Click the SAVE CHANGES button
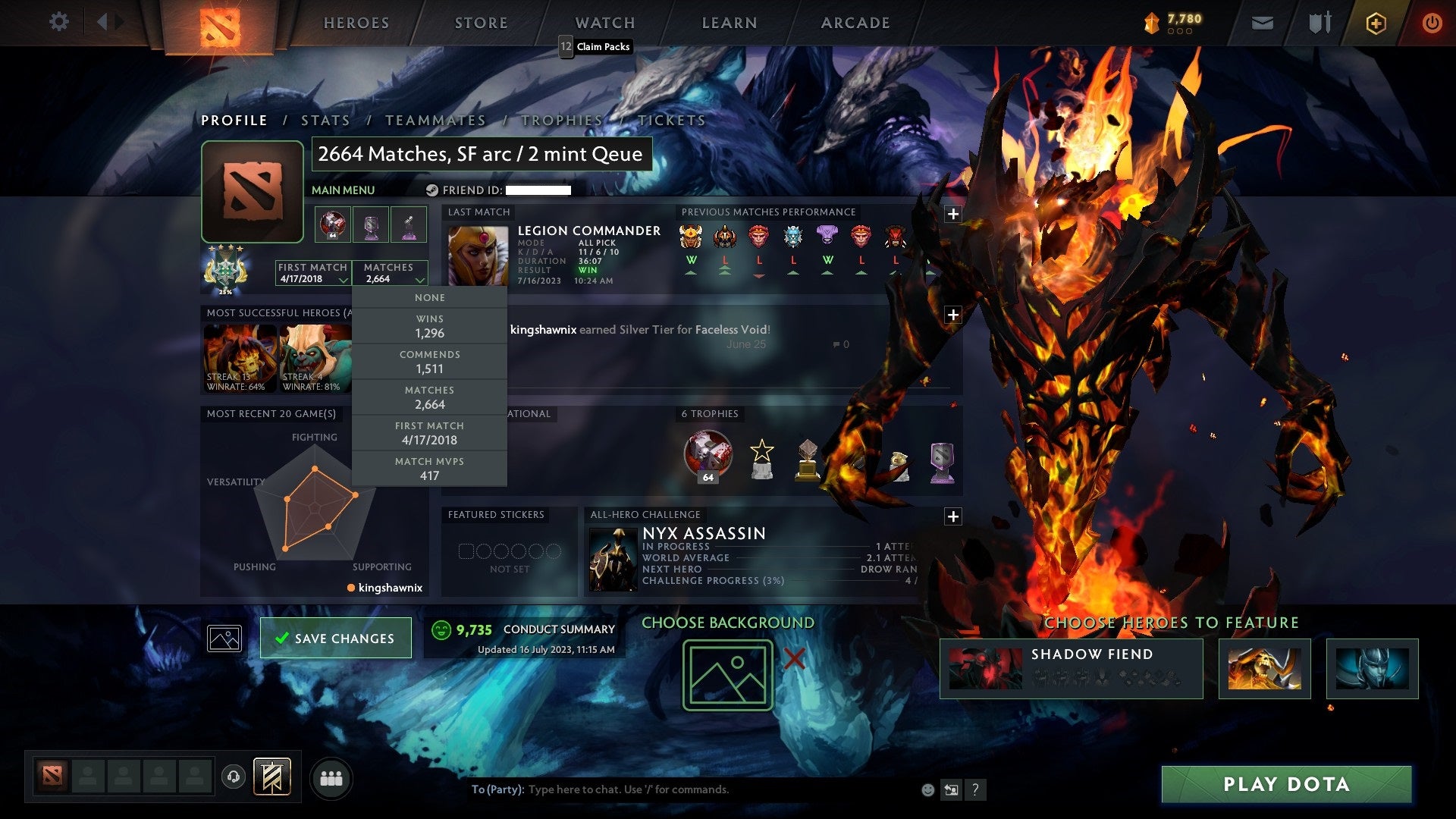 coord(336,638)
